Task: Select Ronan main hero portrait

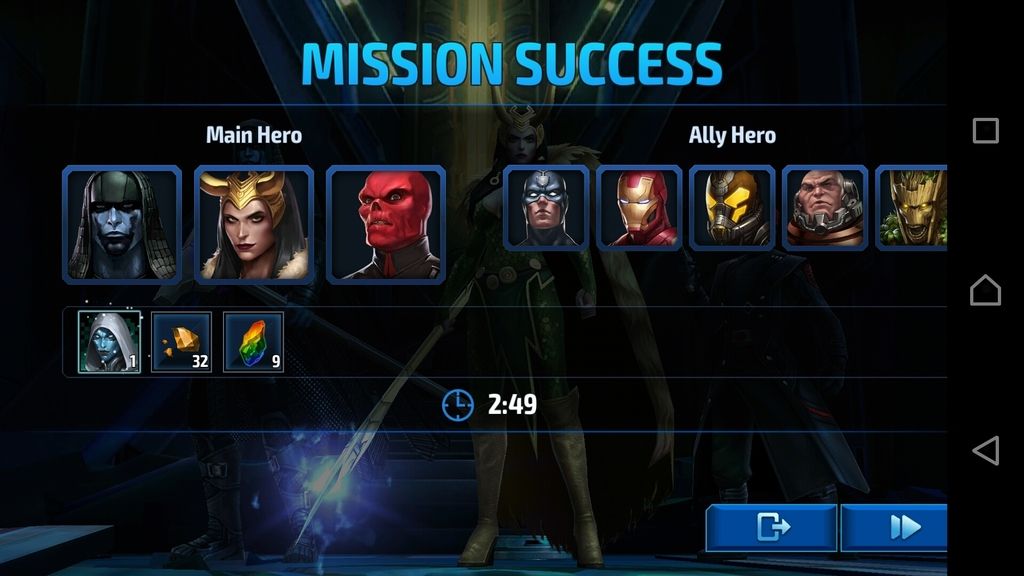Action: click(122, 225)
